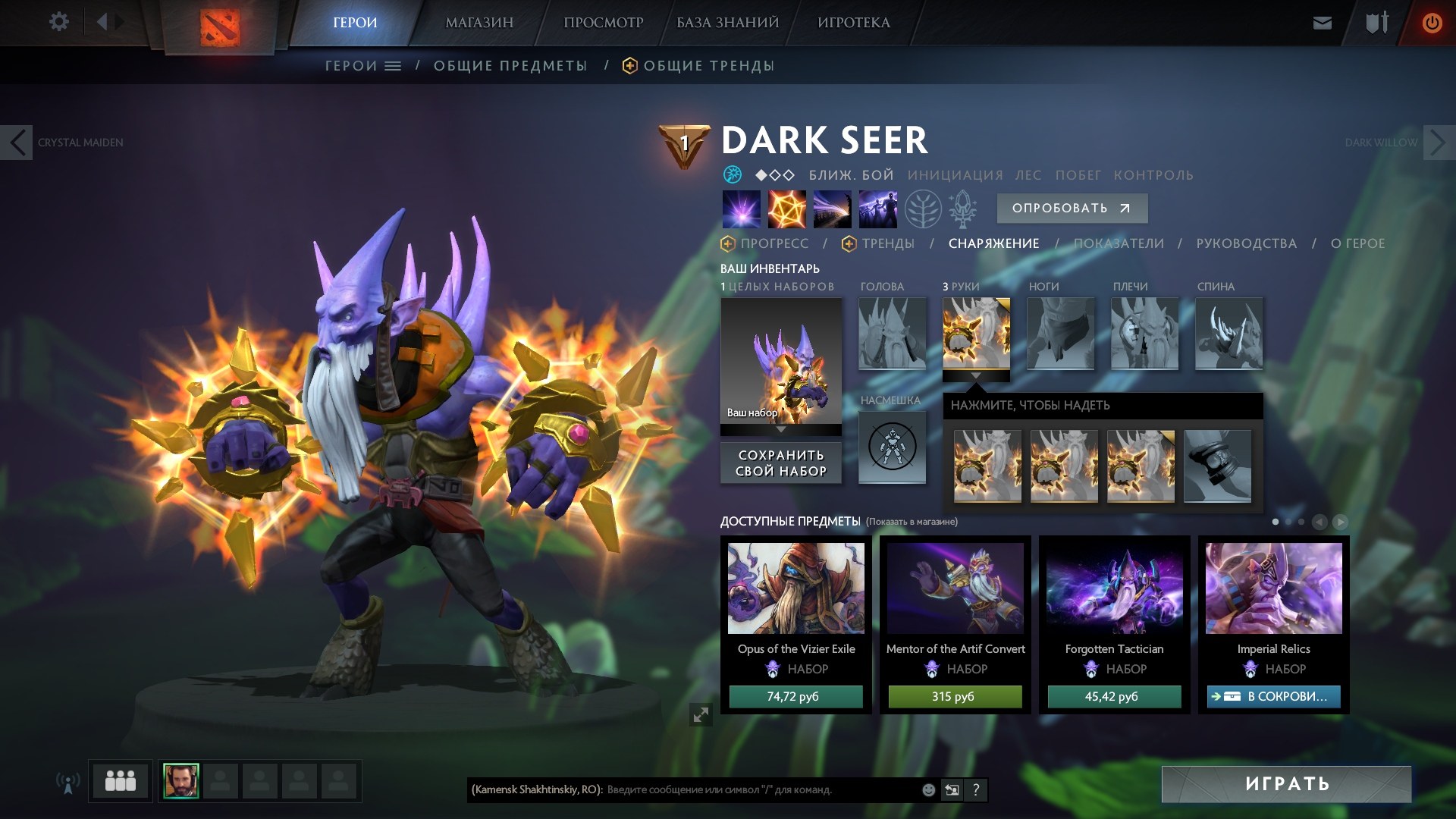Select the Спина equipment slot
Image resolution: width=1456 pixels, height=819 pixels.
point(1228,334)
